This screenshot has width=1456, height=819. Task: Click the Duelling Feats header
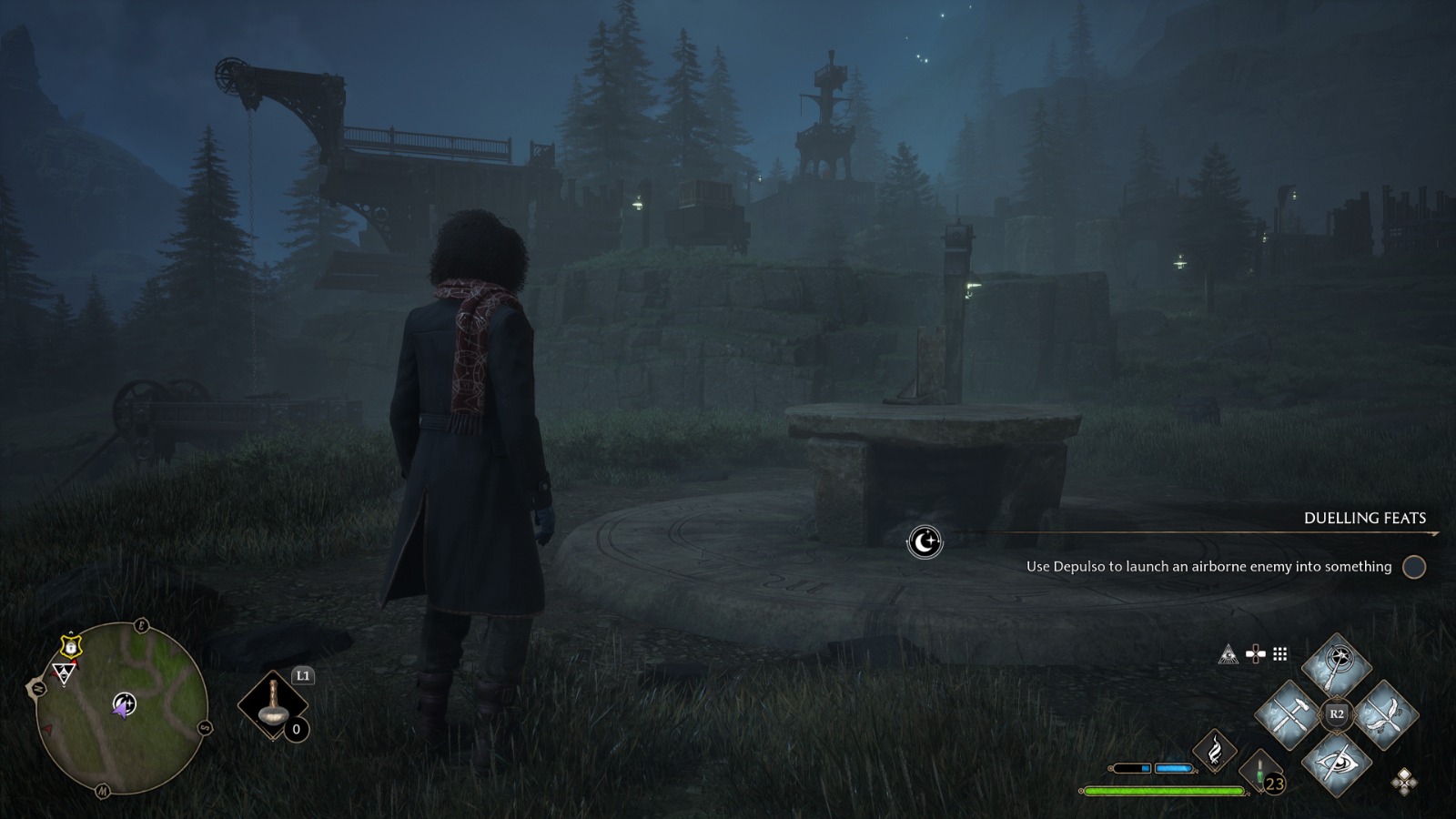(1364, 518)
